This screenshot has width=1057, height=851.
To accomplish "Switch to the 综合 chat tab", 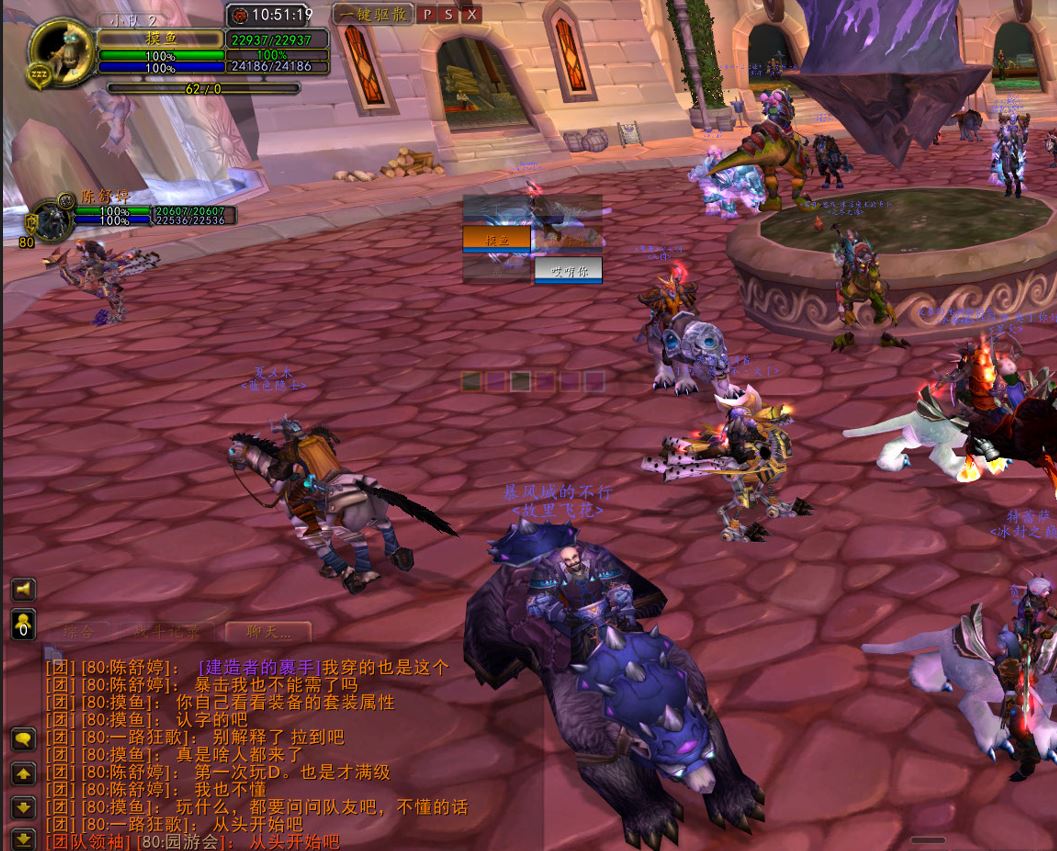I will point(79,631).
